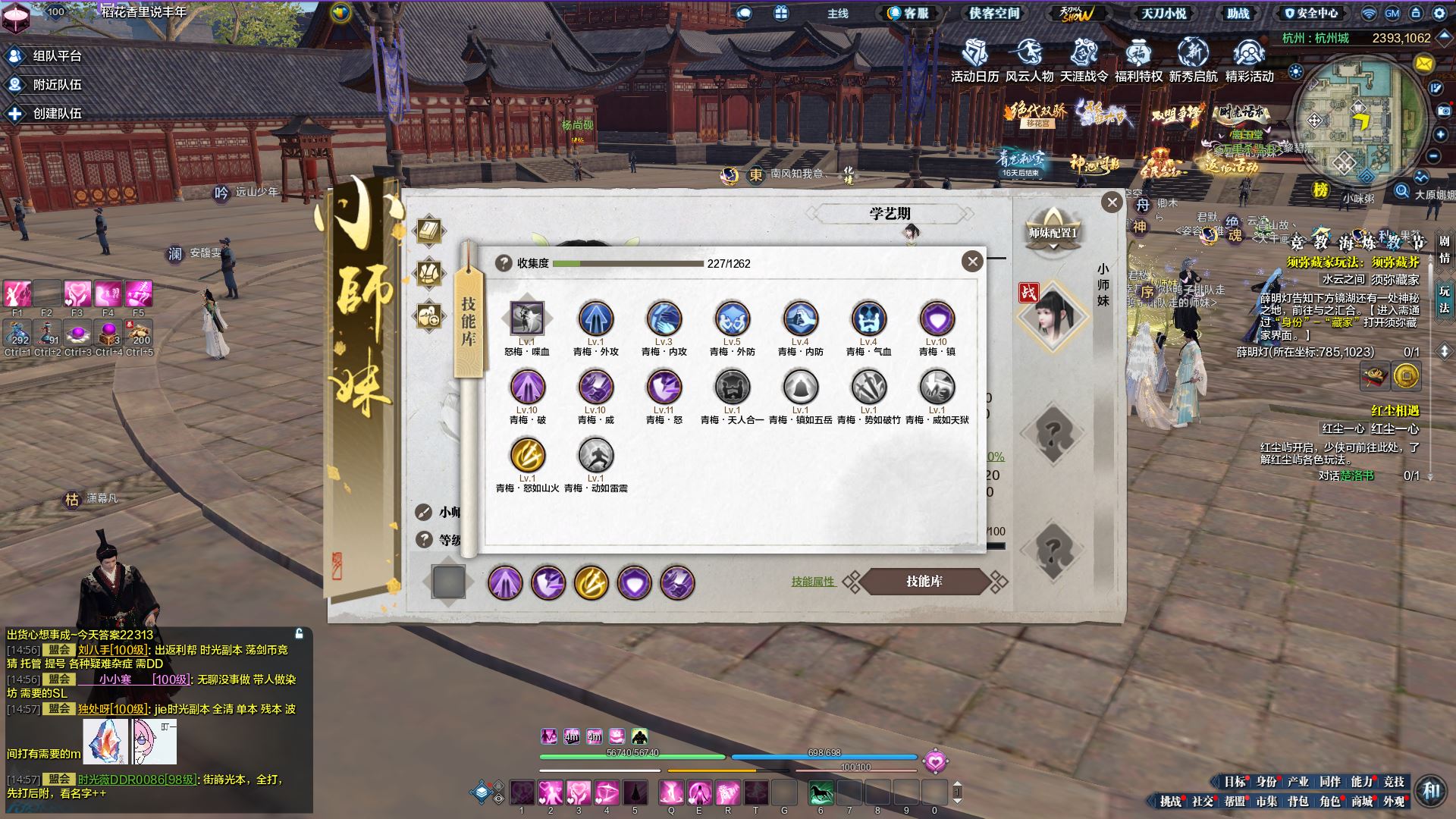Open 福利特权 welfare privileges
This screenshot has height=819, width=1456.
pyautogui.click(x=1138, y=61)
